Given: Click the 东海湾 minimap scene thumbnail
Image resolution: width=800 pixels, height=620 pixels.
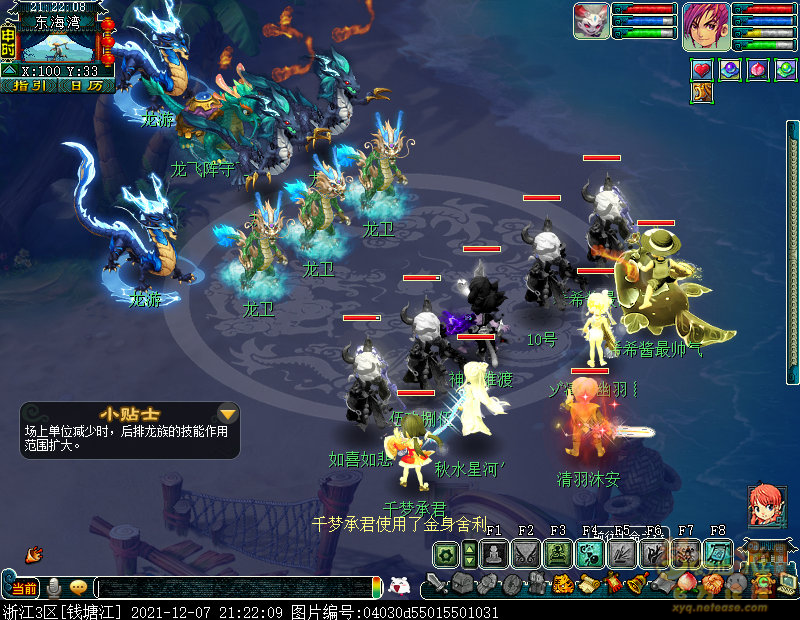Looking at the screenshot, I should point(58,46).
